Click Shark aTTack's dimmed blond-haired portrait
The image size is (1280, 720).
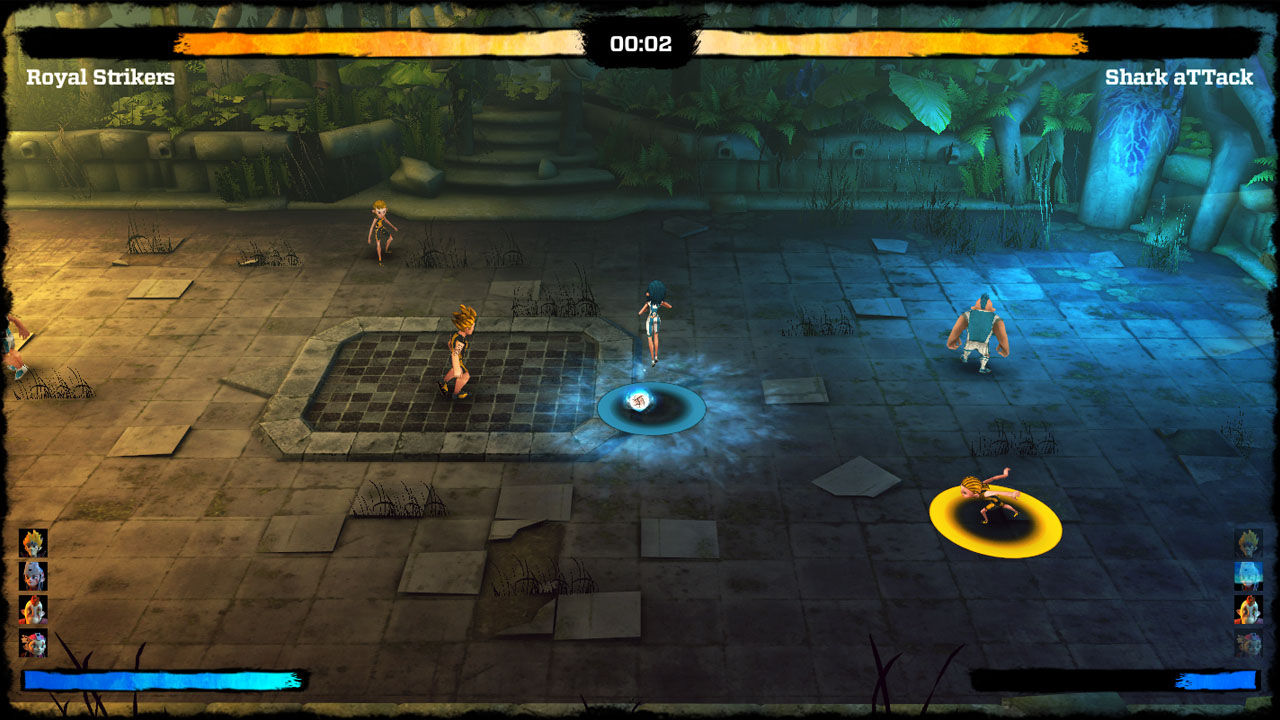pos(1248,543)
